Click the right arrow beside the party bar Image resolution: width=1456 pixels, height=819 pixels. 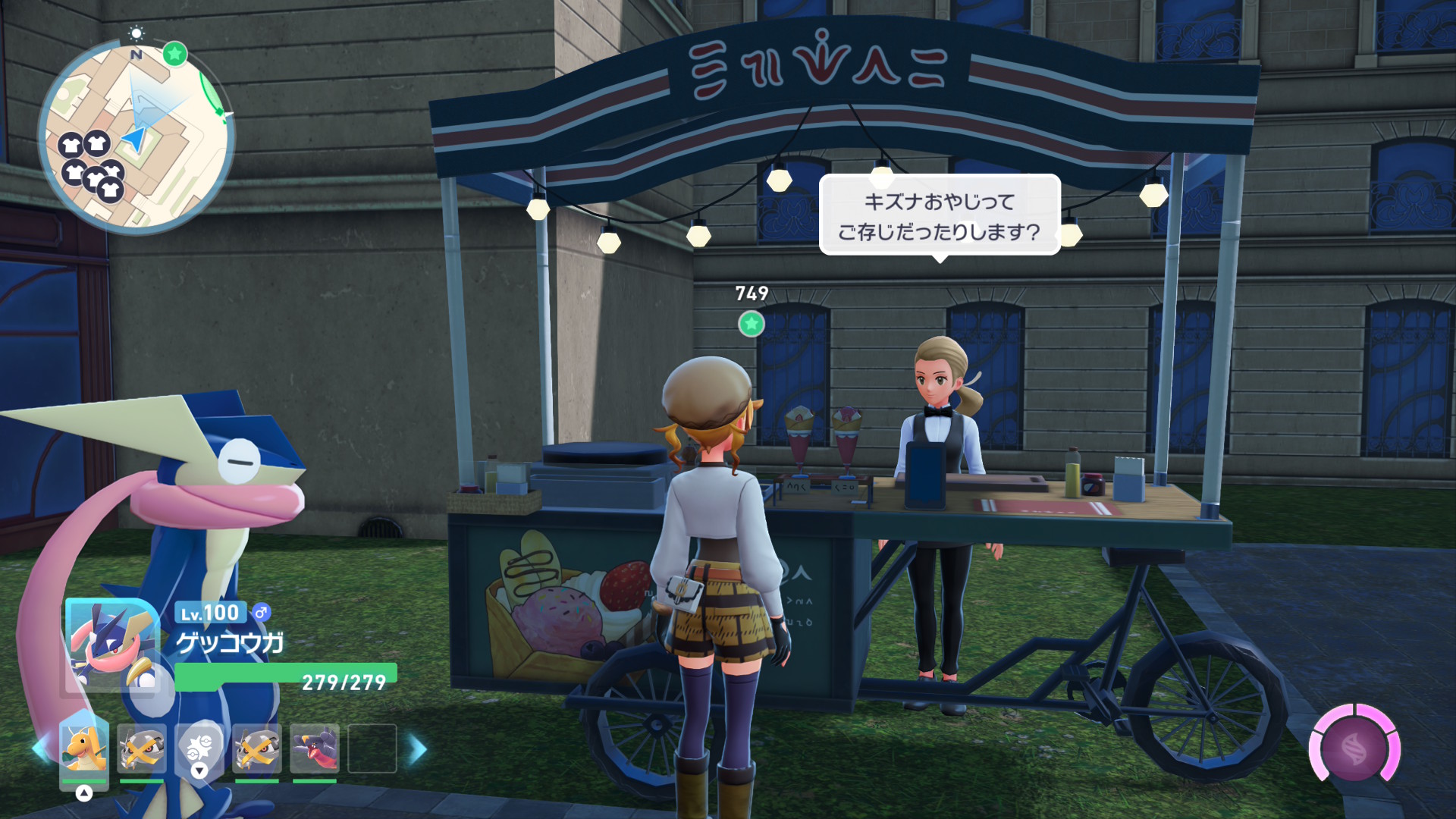tap(418, 748)
